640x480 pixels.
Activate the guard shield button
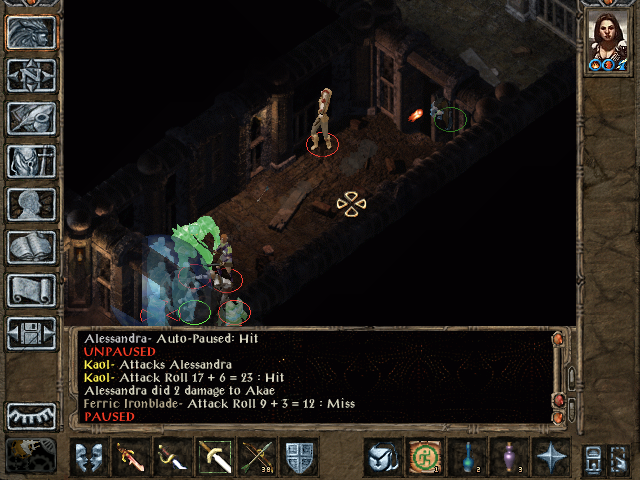(x=299, y=456)
